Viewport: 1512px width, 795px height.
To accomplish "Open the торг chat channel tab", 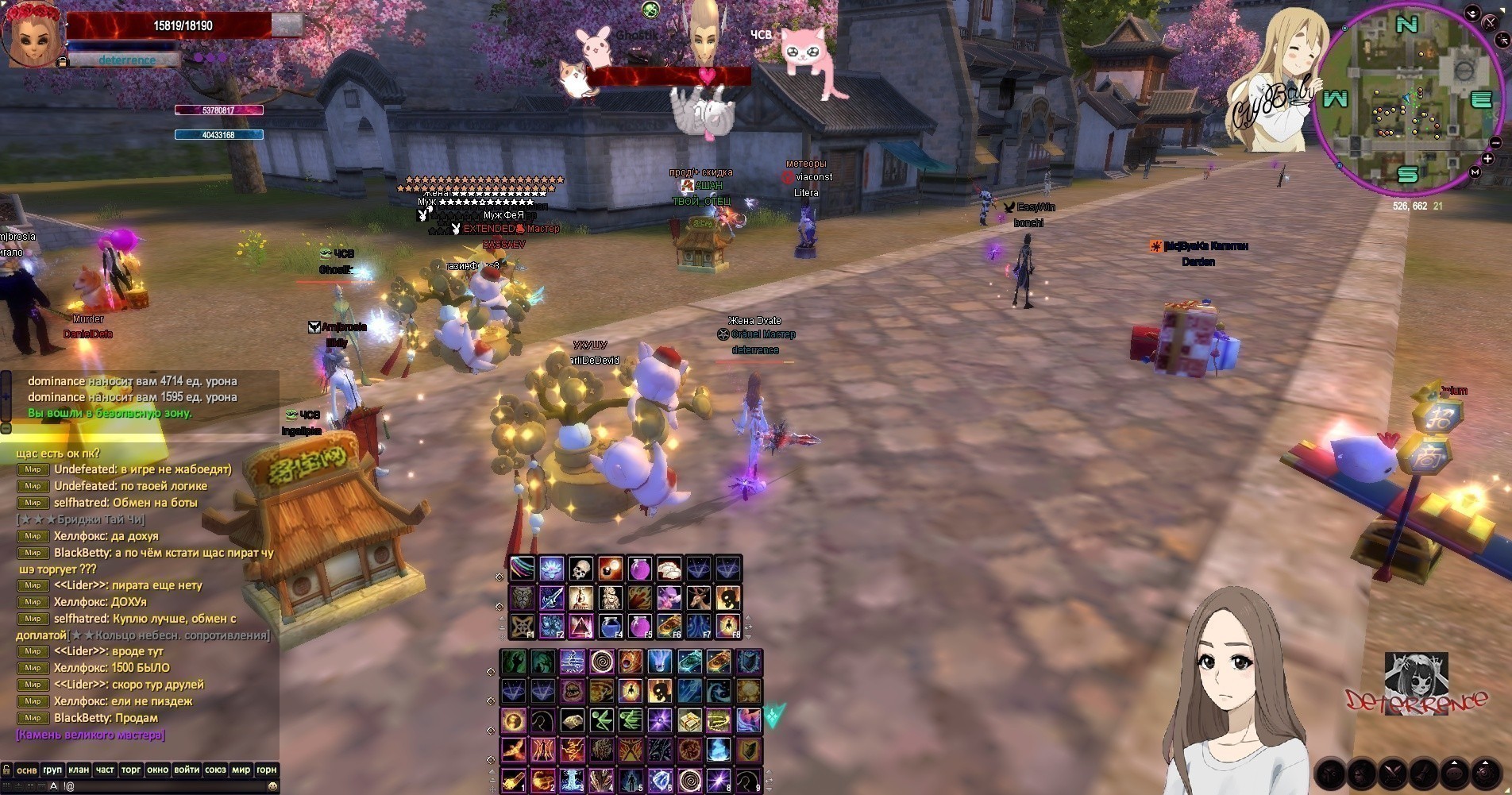I will pos(131,770).
